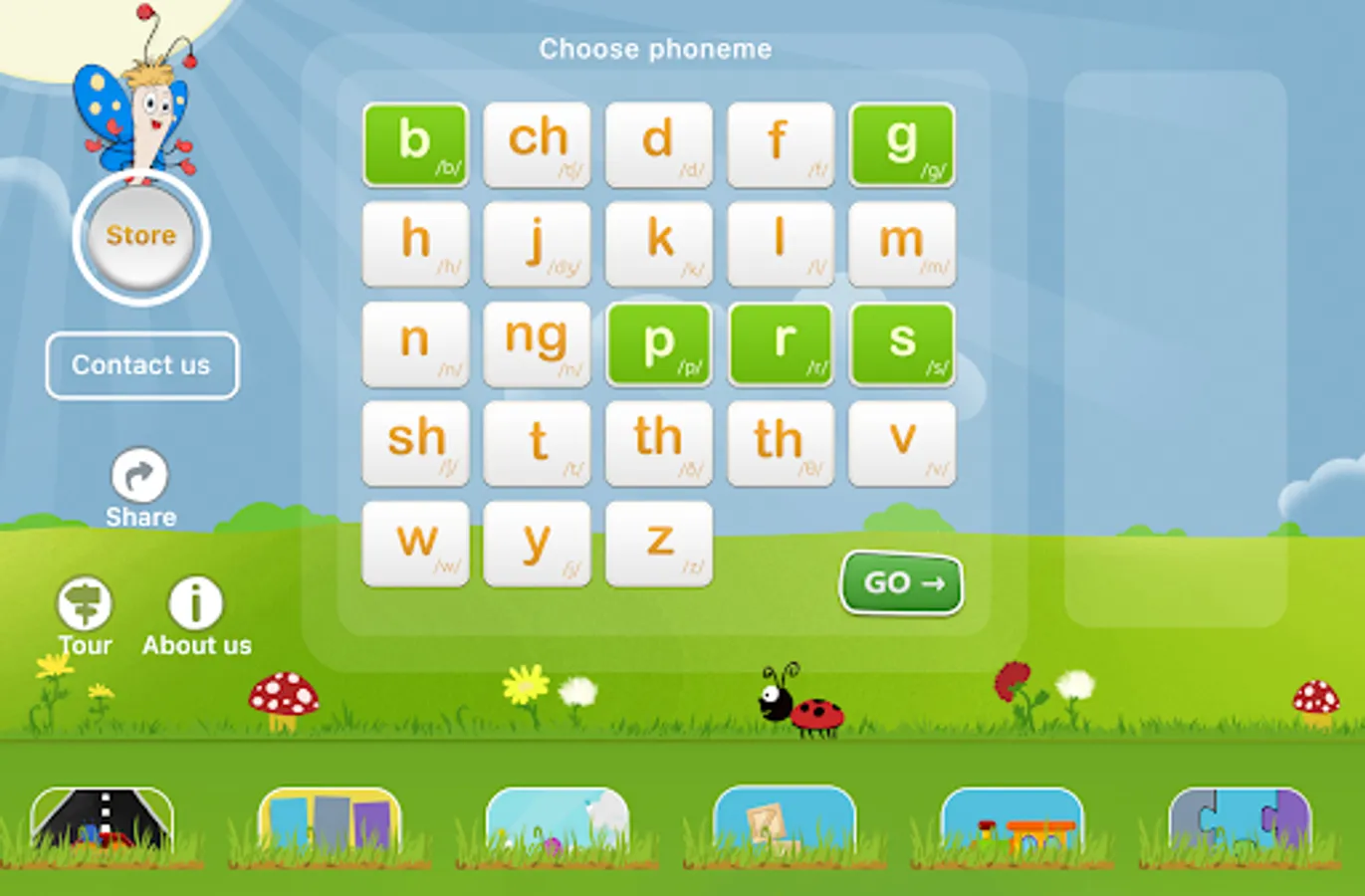Screen dimensions: 1365x896
Task: Open the Store
Action: 140,235
